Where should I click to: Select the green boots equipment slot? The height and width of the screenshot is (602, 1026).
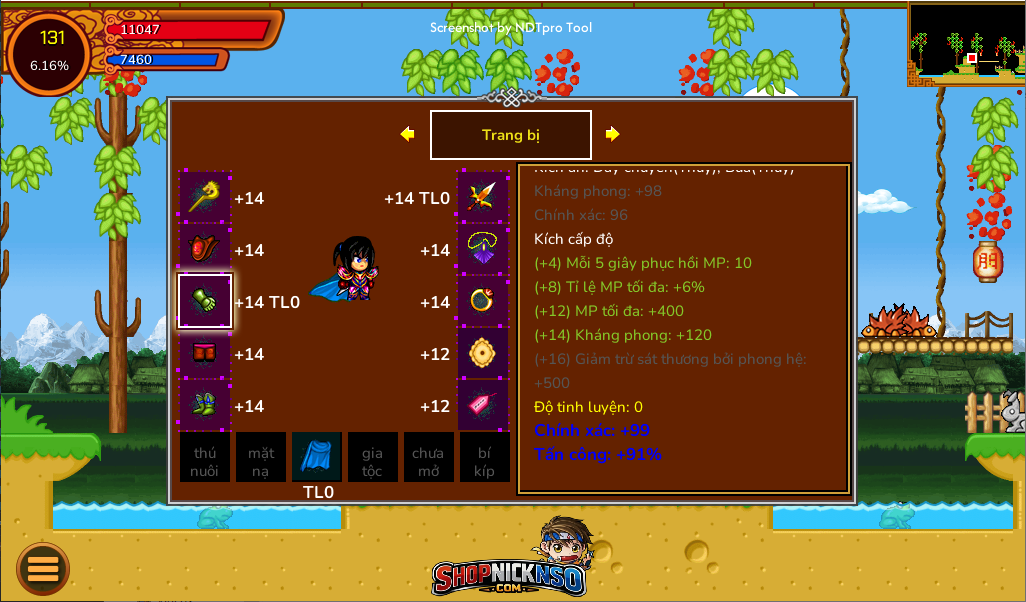pyautogui.click(x=205, y=405)
